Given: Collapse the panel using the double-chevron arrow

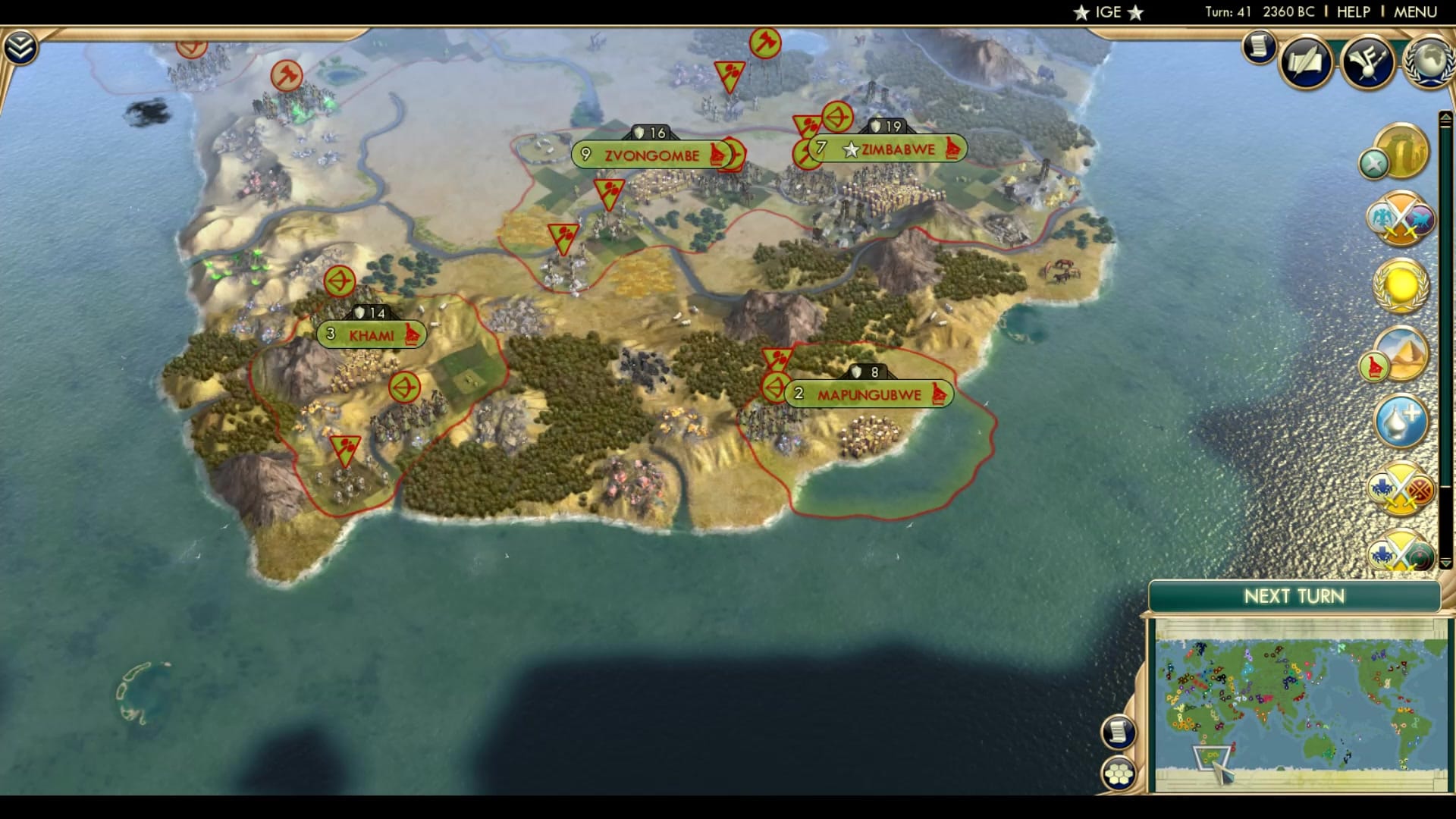Looking at the screenshot, I should point(23,47).
